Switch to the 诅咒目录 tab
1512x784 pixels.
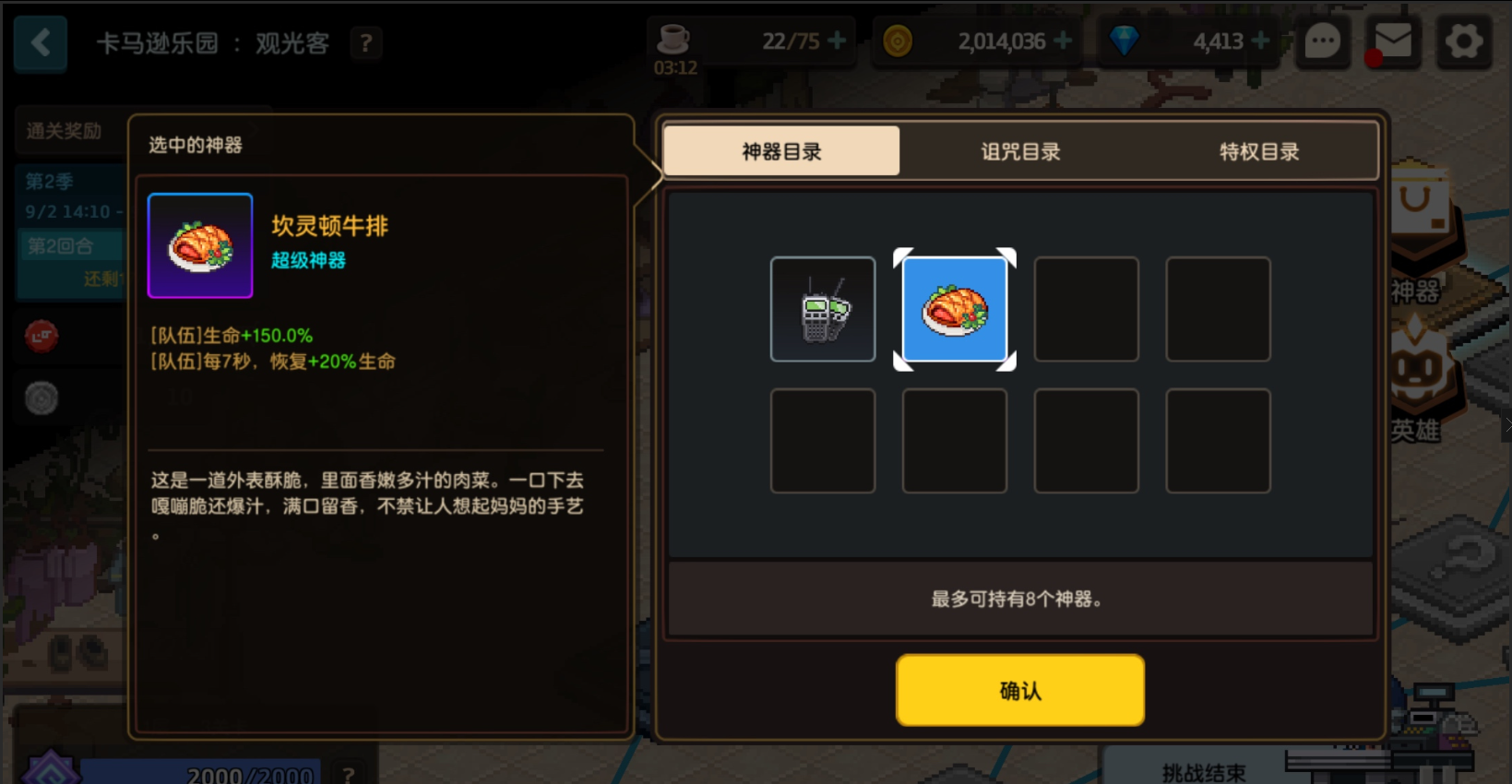1018,149
